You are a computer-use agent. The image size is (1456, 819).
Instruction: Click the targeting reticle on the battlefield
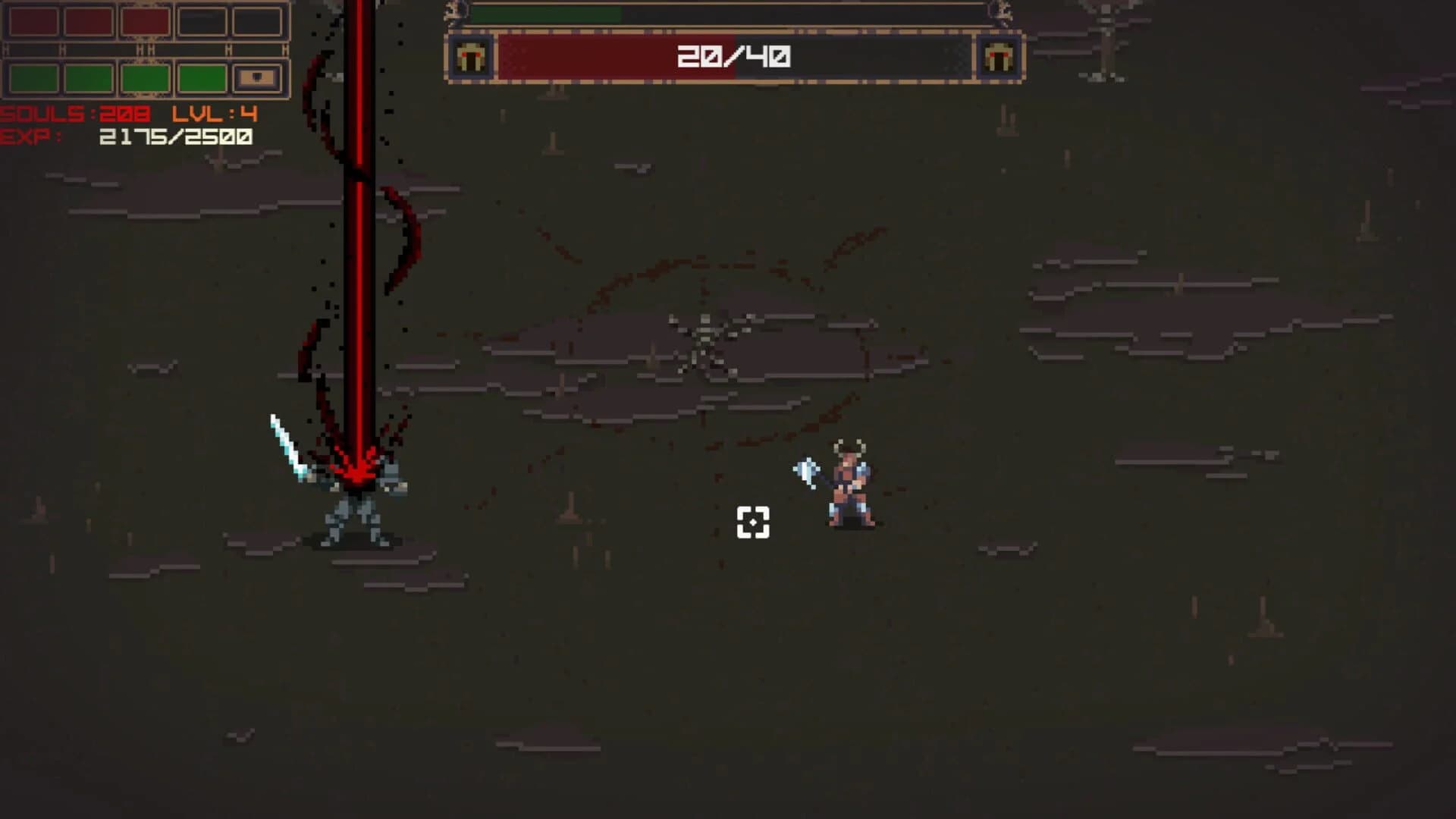click(x=752, y=521)
